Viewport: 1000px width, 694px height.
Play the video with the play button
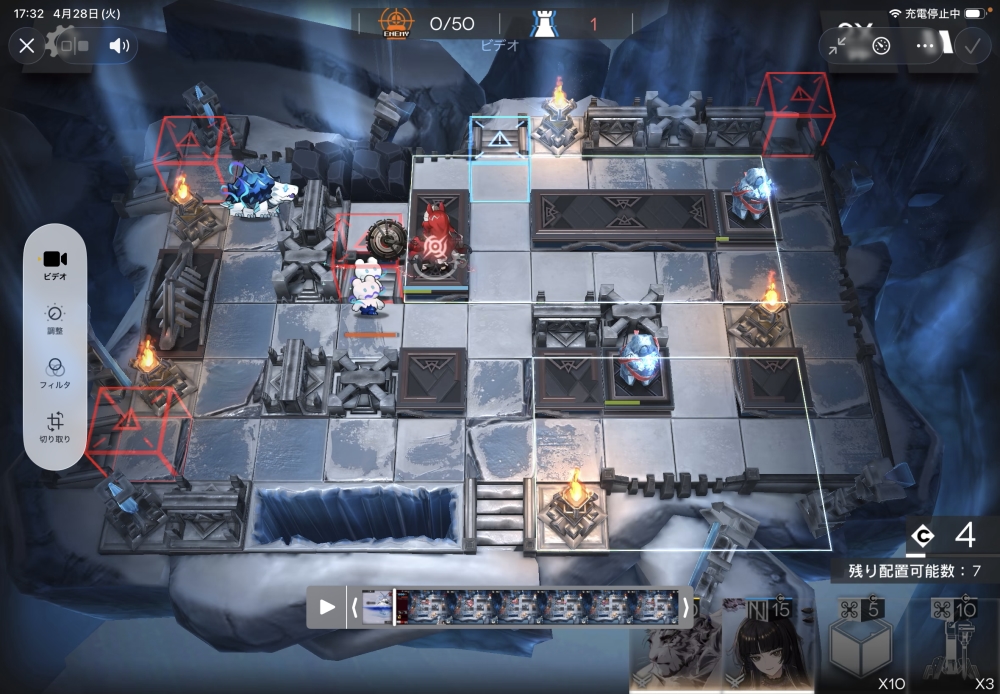coord(327,607)
